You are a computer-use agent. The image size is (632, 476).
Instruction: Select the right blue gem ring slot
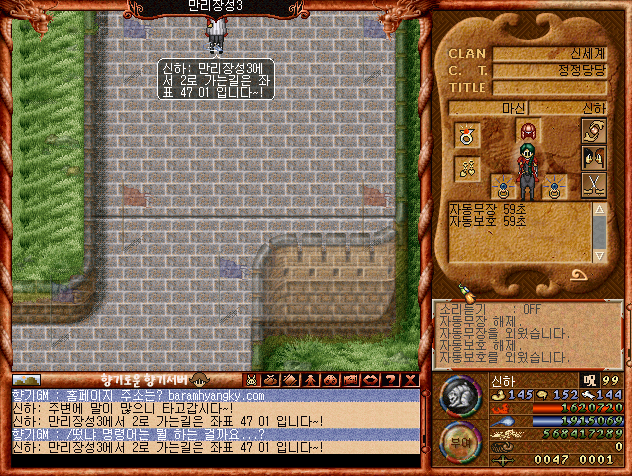coord(556,184)
